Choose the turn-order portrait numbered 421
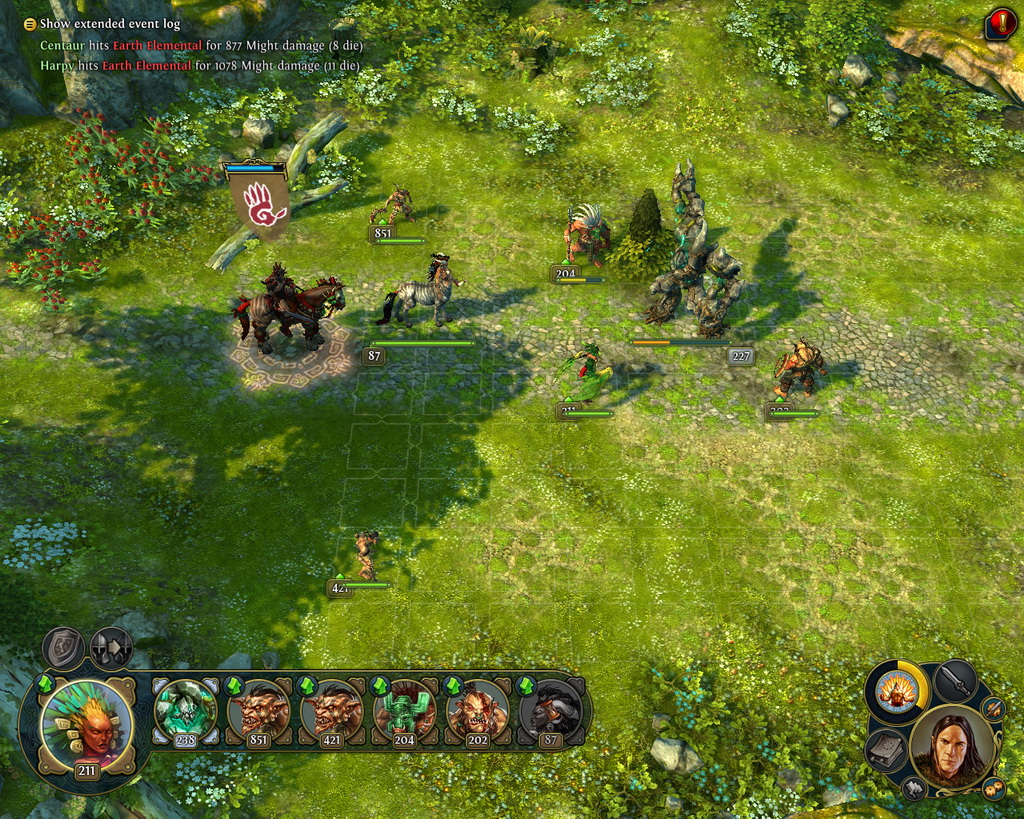Image resolution: width=1024 pixels, height=819 pixels. click(331, 712)
